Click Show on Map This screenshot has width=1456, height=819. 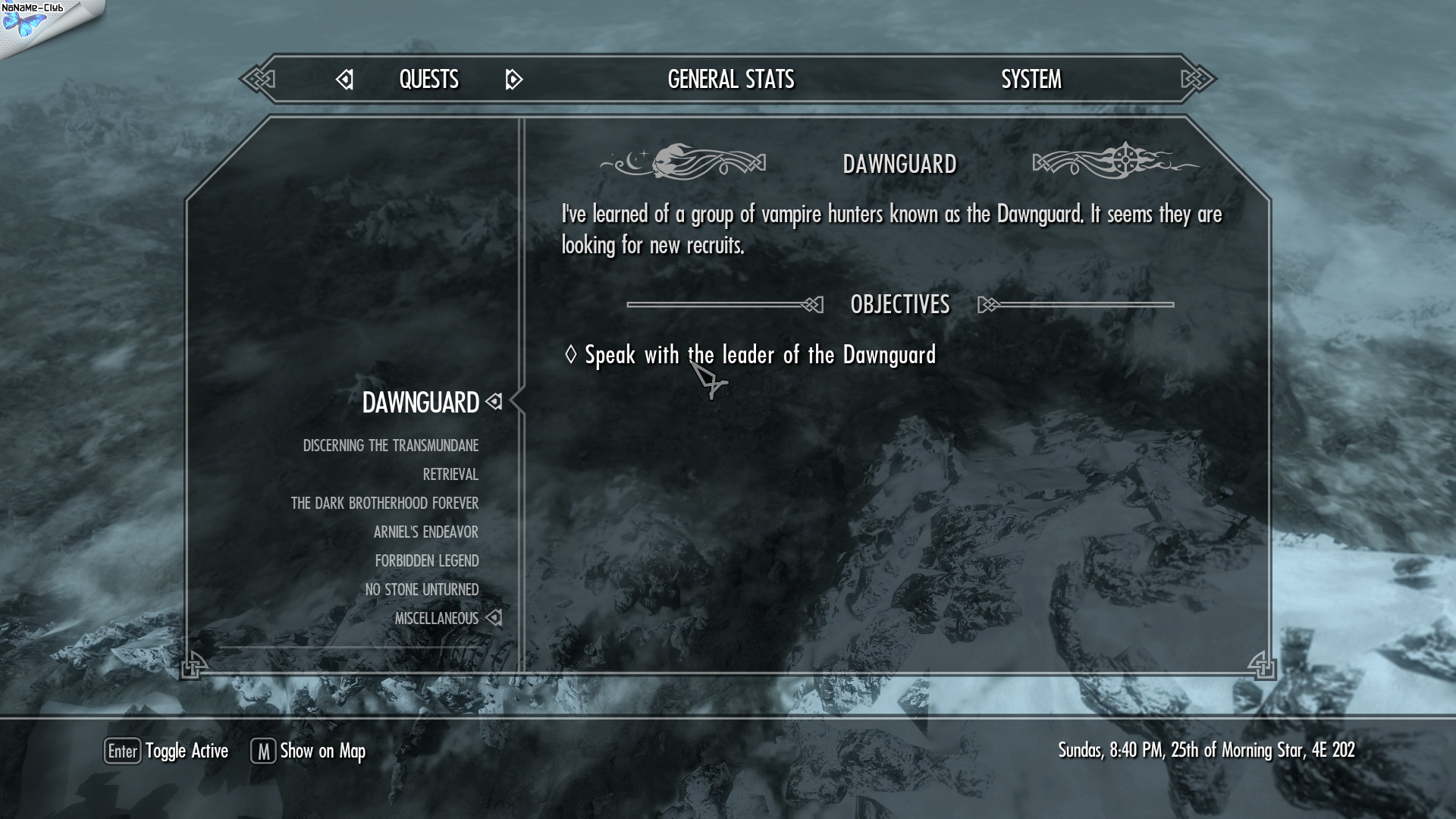[309, 751]
